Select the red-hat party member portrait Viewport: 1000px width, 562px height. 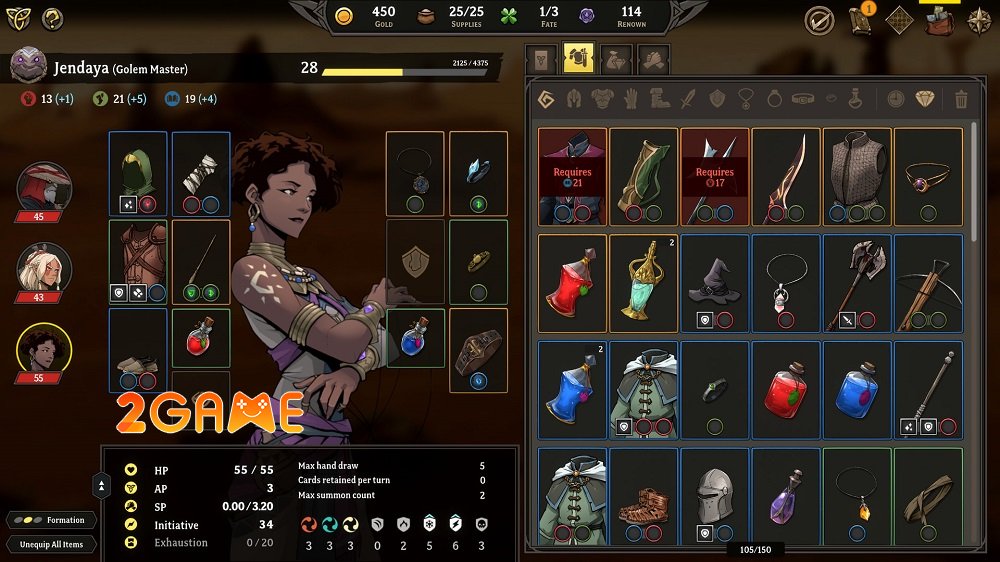tap(44, 188)
